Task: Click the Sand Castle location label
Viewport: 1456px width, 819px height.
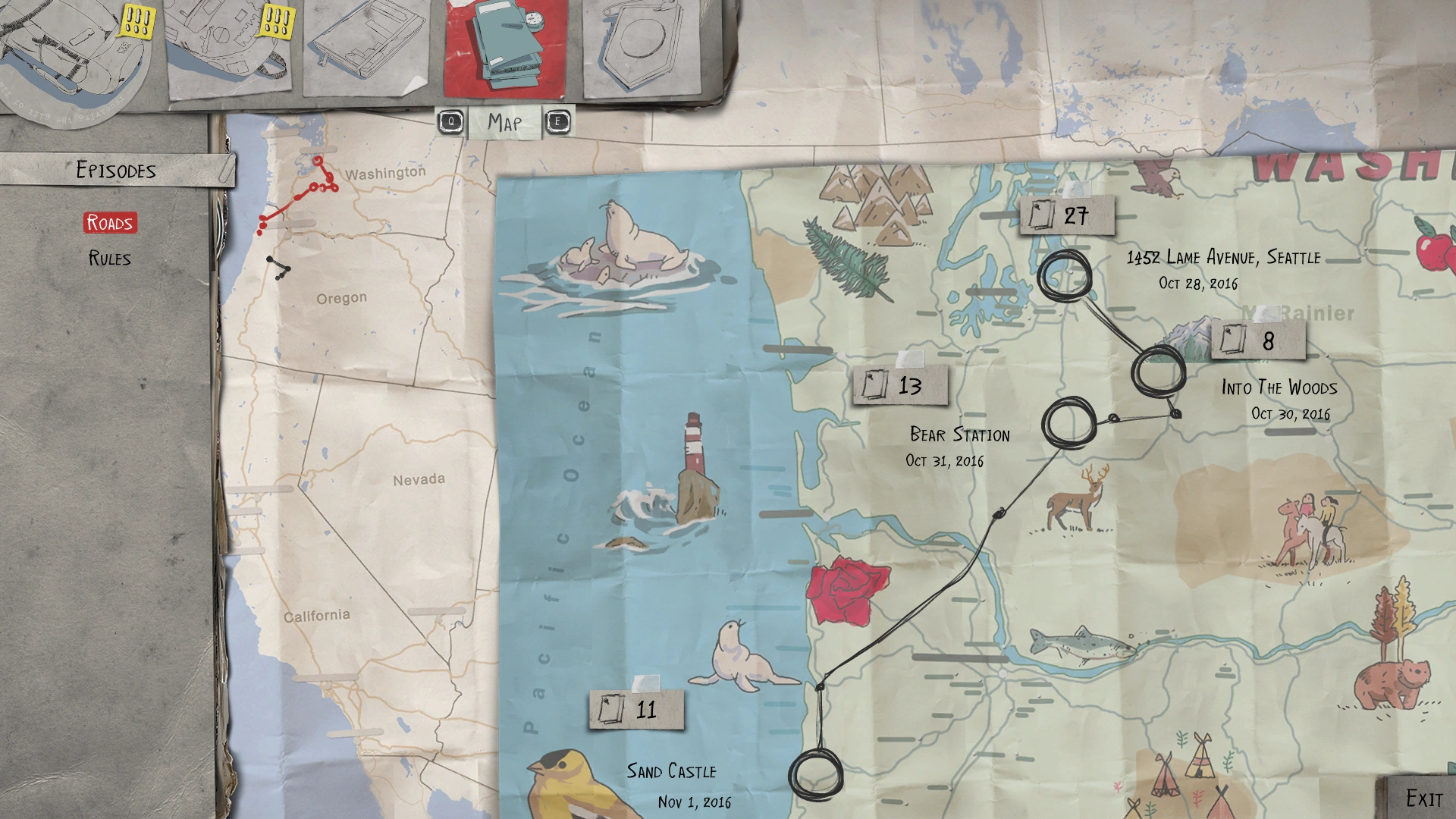Action: tap(670, 772)
